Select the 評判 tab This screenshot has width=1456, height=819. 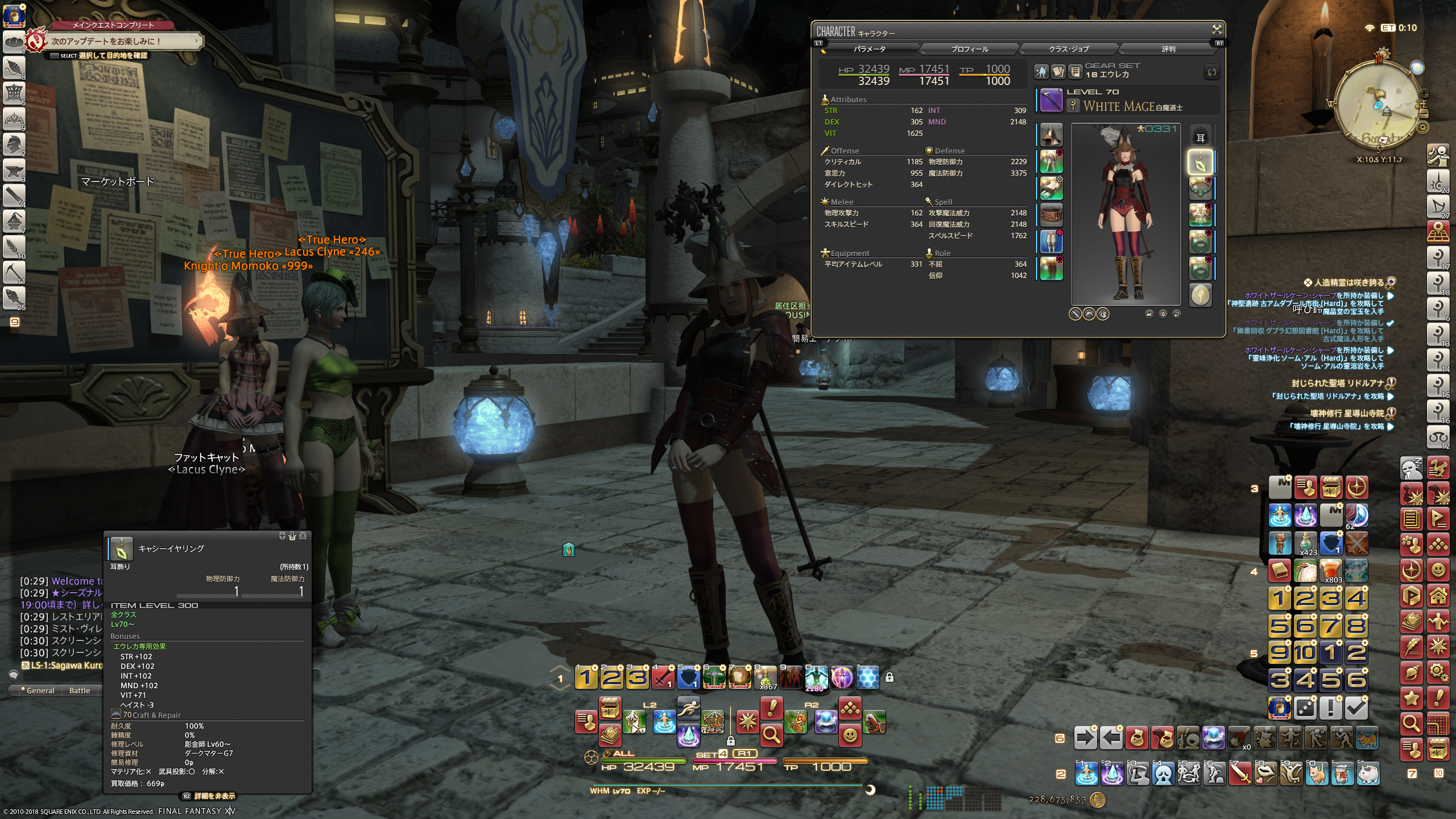(x=1168, y=49)
